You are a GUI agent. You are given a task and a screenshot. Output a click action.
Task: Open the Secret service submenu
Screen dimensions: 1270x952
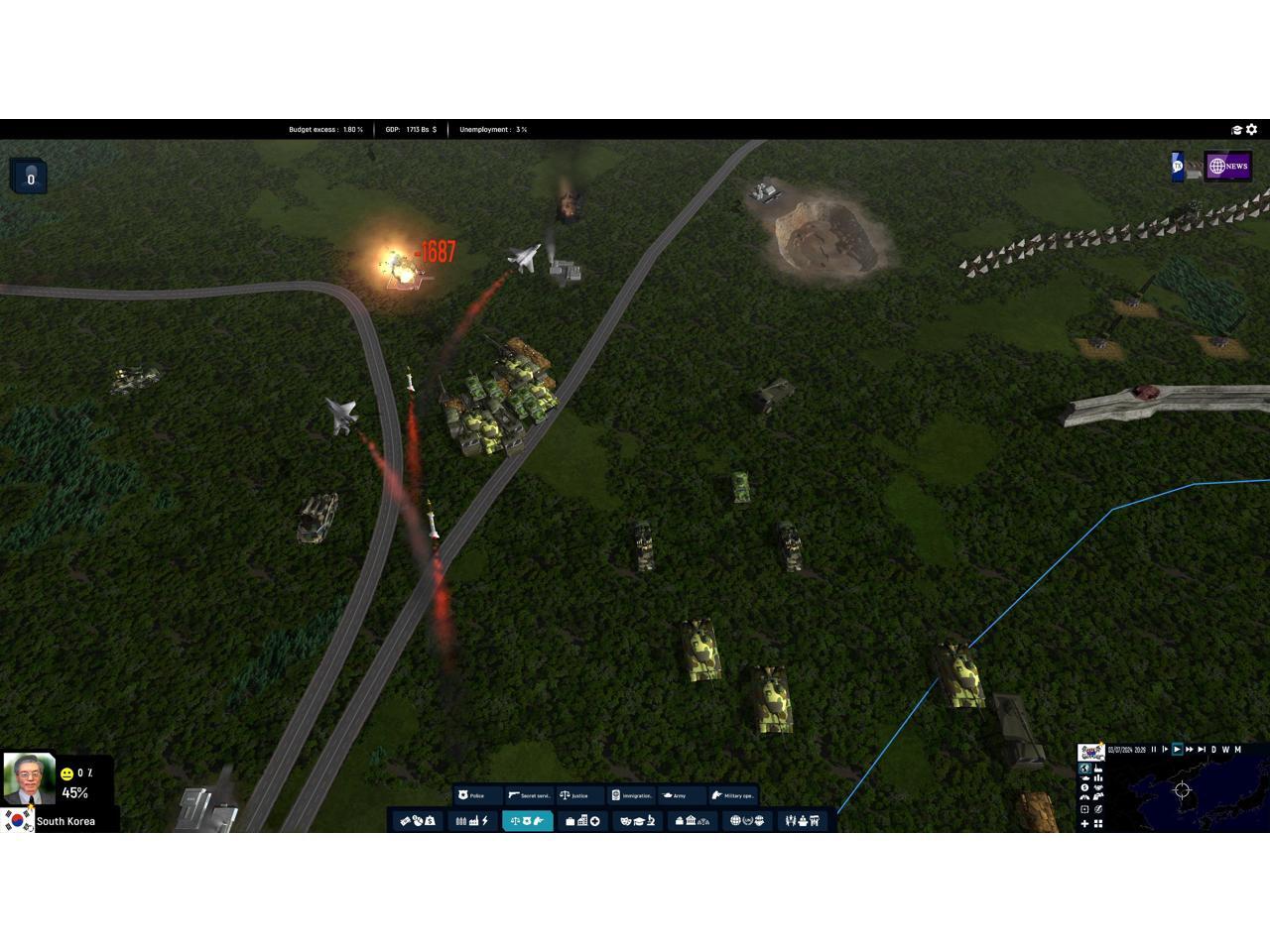pos(529,795)
